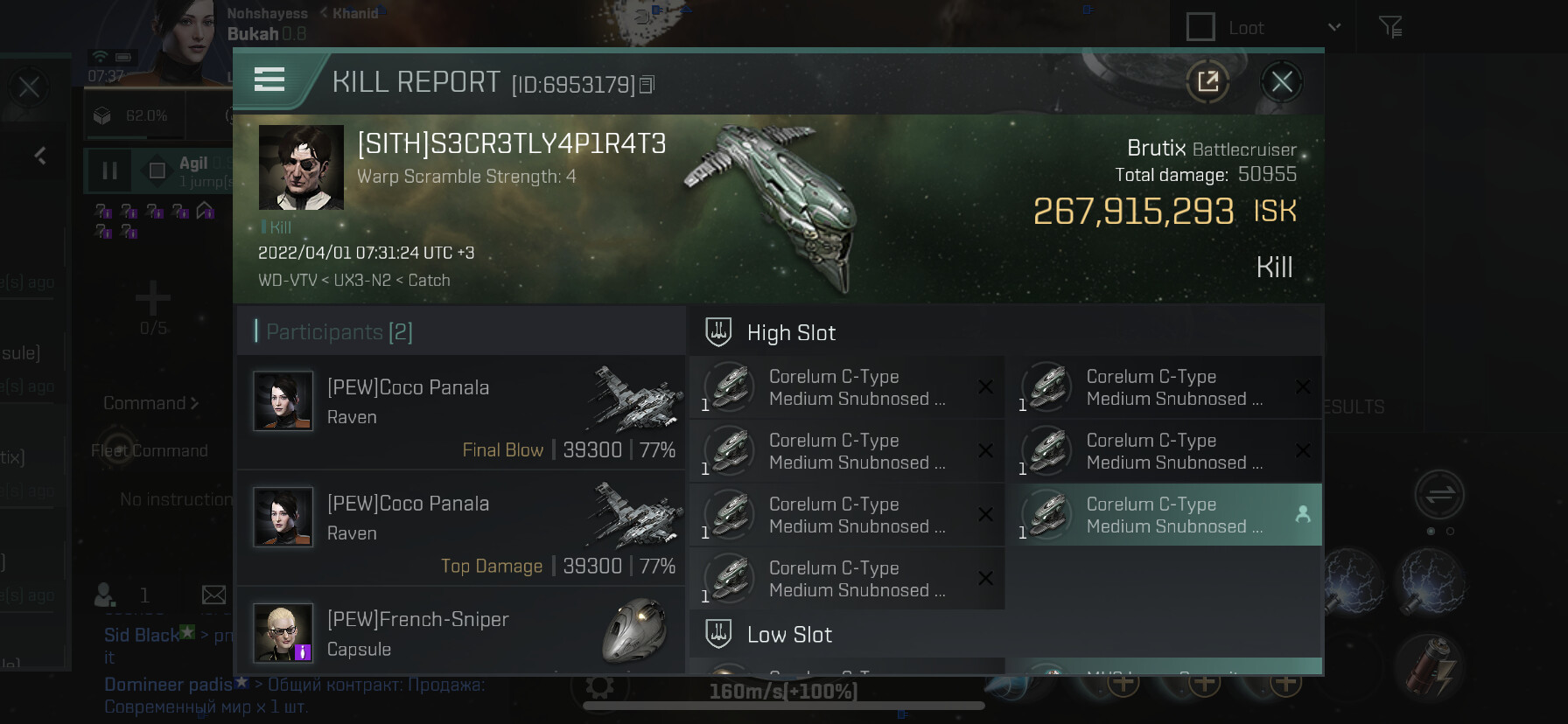Open the filter funnel icon
Viewport: 1568px width, 724px height.
pyautogui.click(x=1389, y=27)
